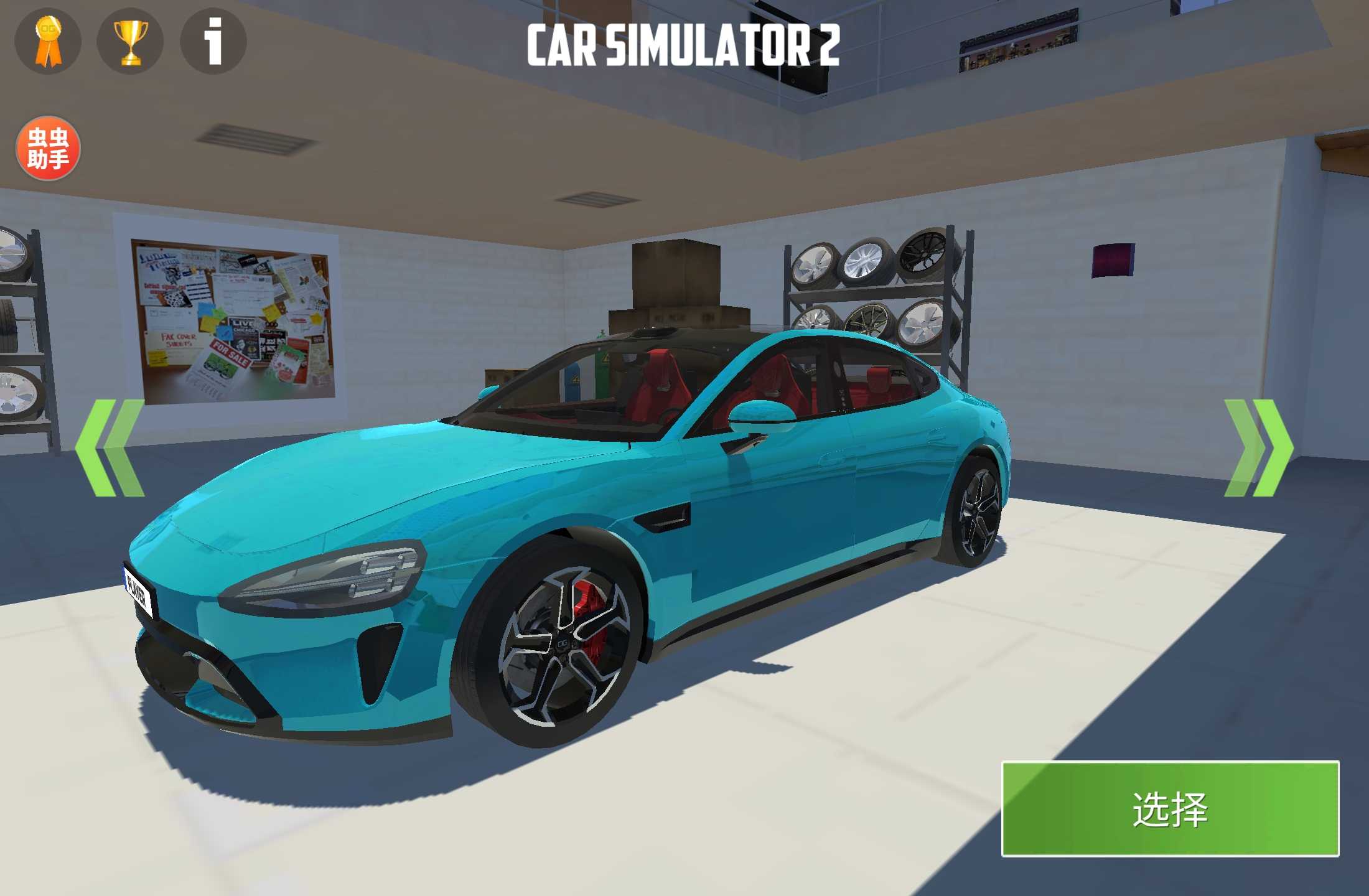Screen dimensions: 1369x896
Task: Open the gold trophy leaderboard
Action: [x=131, y=42]
